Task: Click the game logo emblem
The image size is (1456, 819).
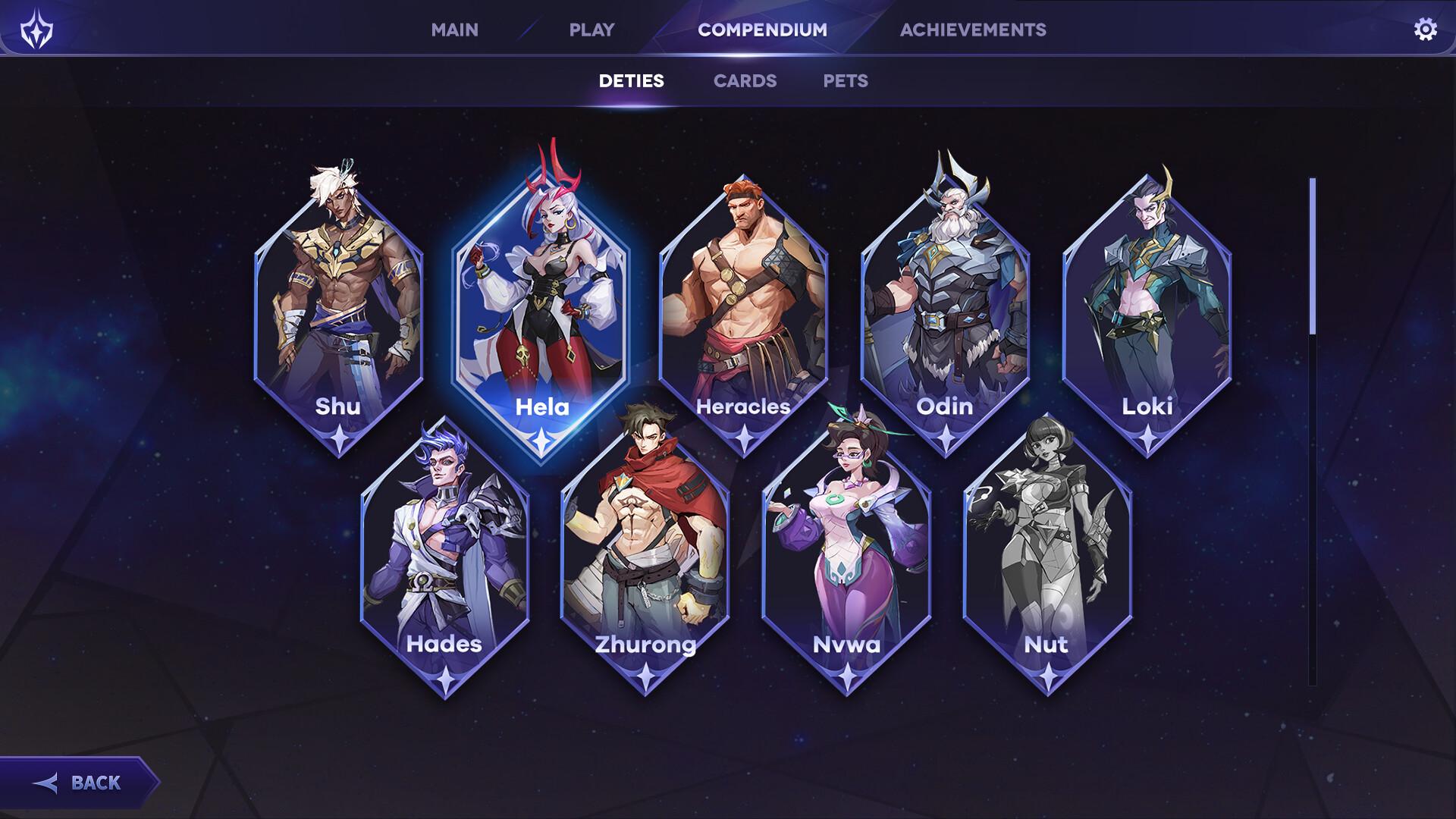Action: [36, 30]
